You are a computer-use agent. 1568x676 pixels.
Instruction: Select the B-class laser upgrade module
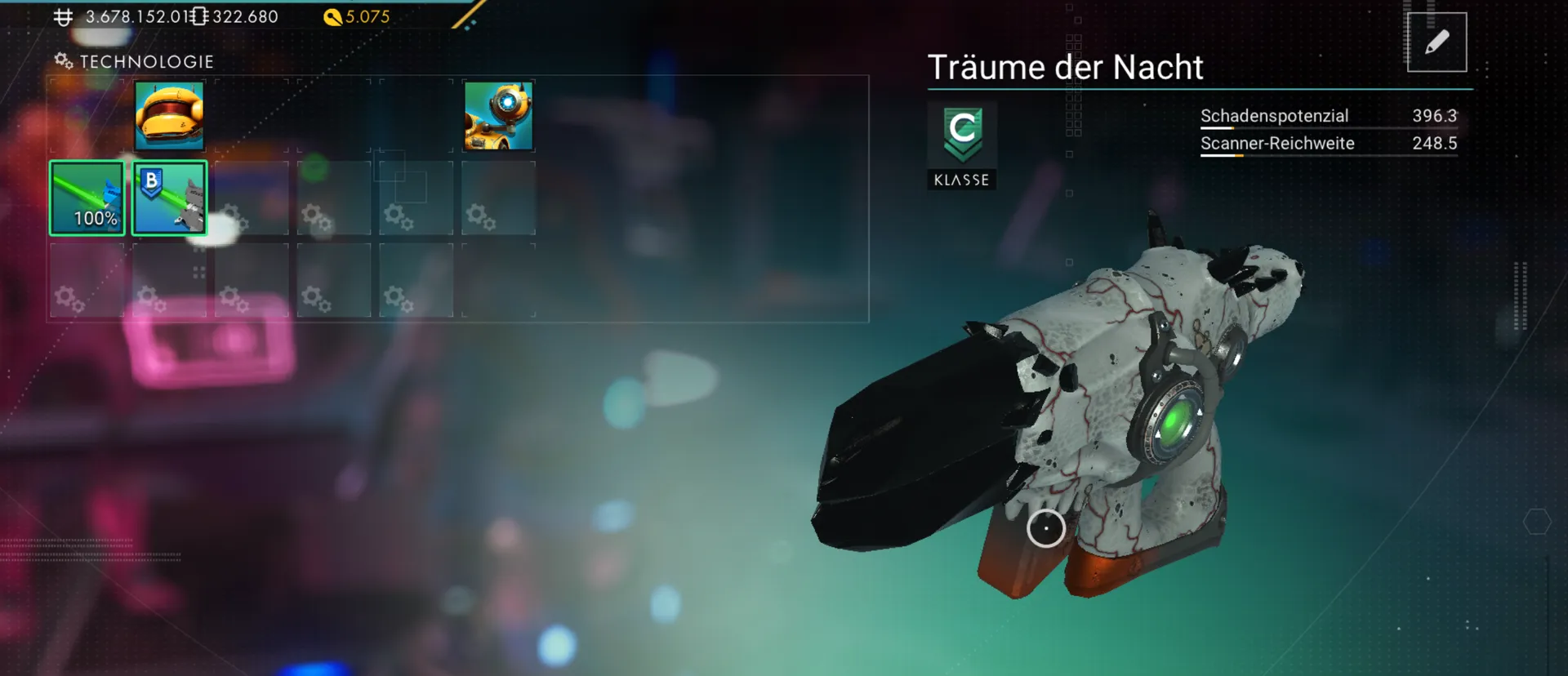(x=170, y=198)
